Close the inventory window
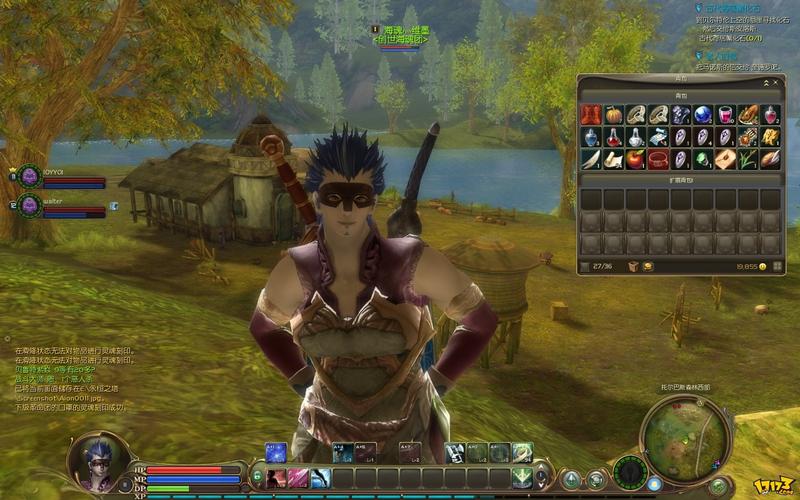The width and height of the screenshot is (800, 500). (x=776, y=82)
